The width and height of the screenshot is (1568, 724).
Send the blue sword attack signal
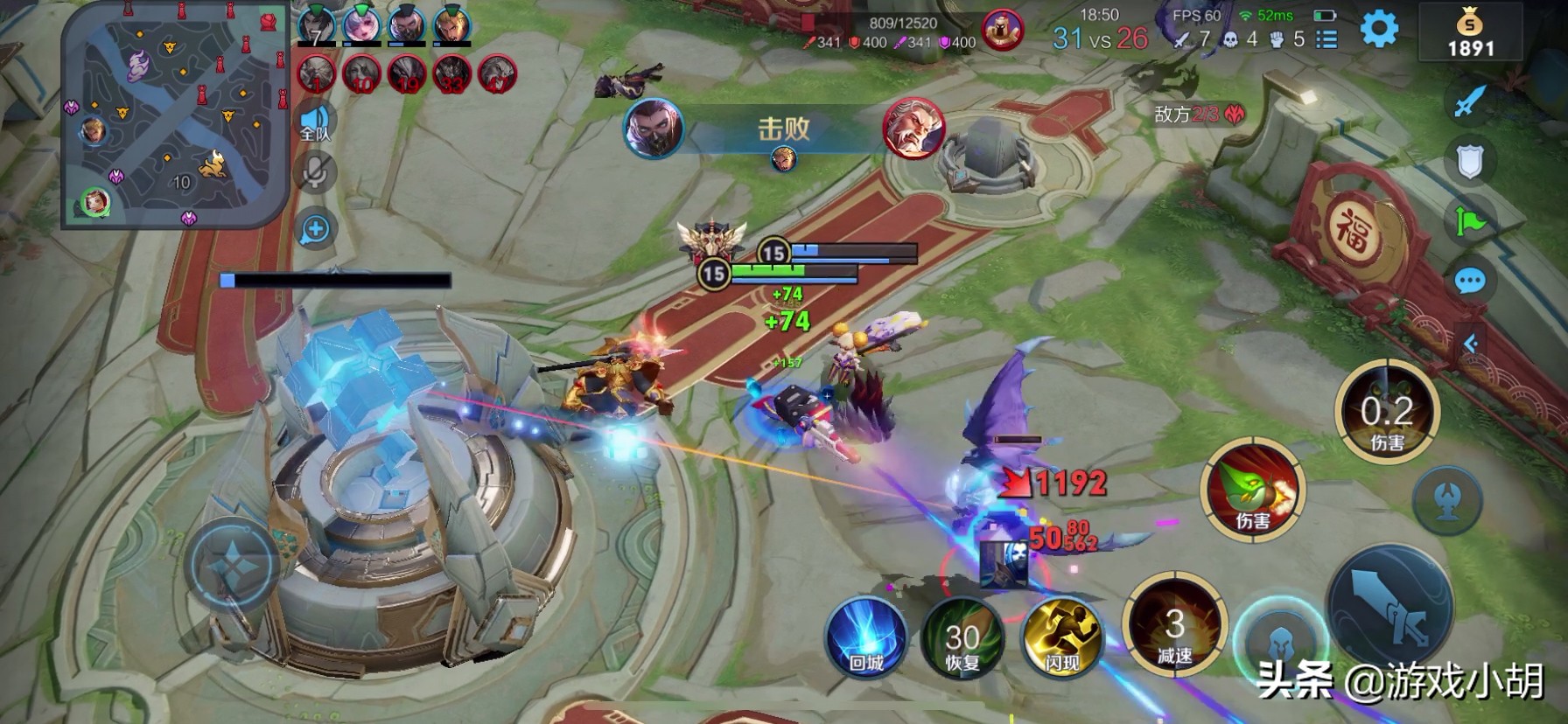point(1470,101)
